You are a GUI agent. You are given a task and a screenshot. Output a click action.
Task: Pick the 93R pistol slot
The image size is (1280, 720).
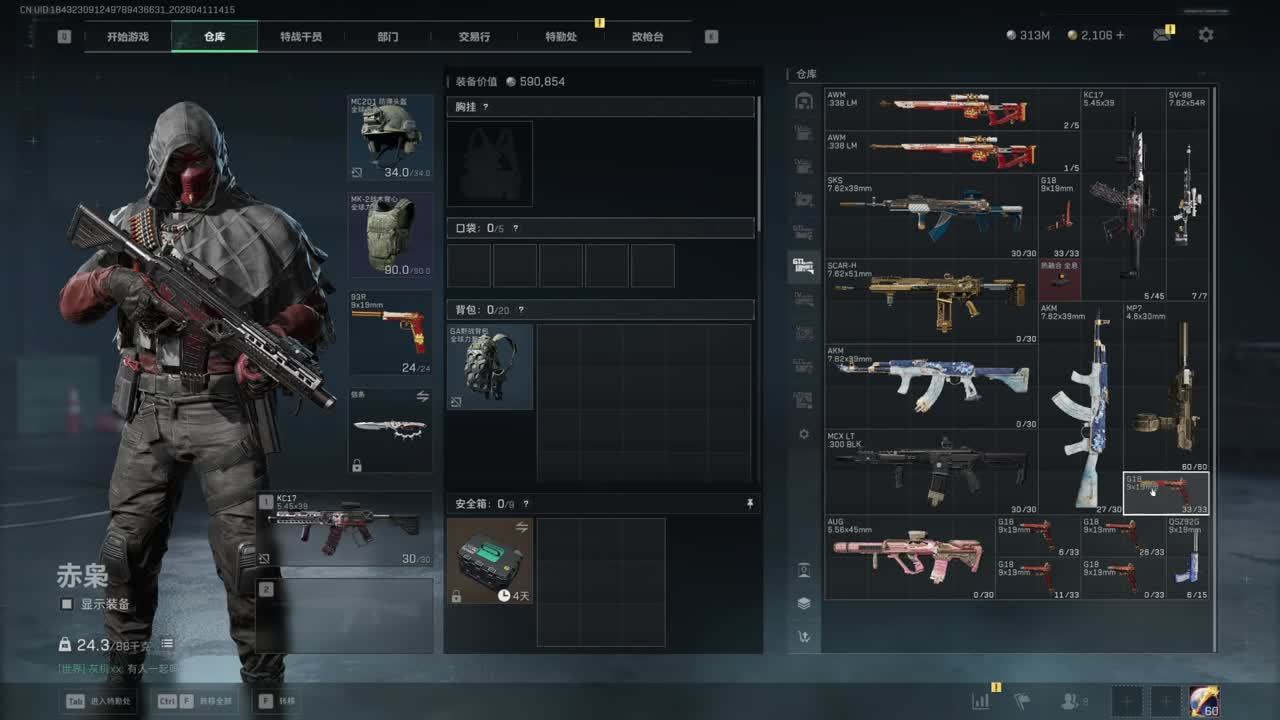pos(390,333)
